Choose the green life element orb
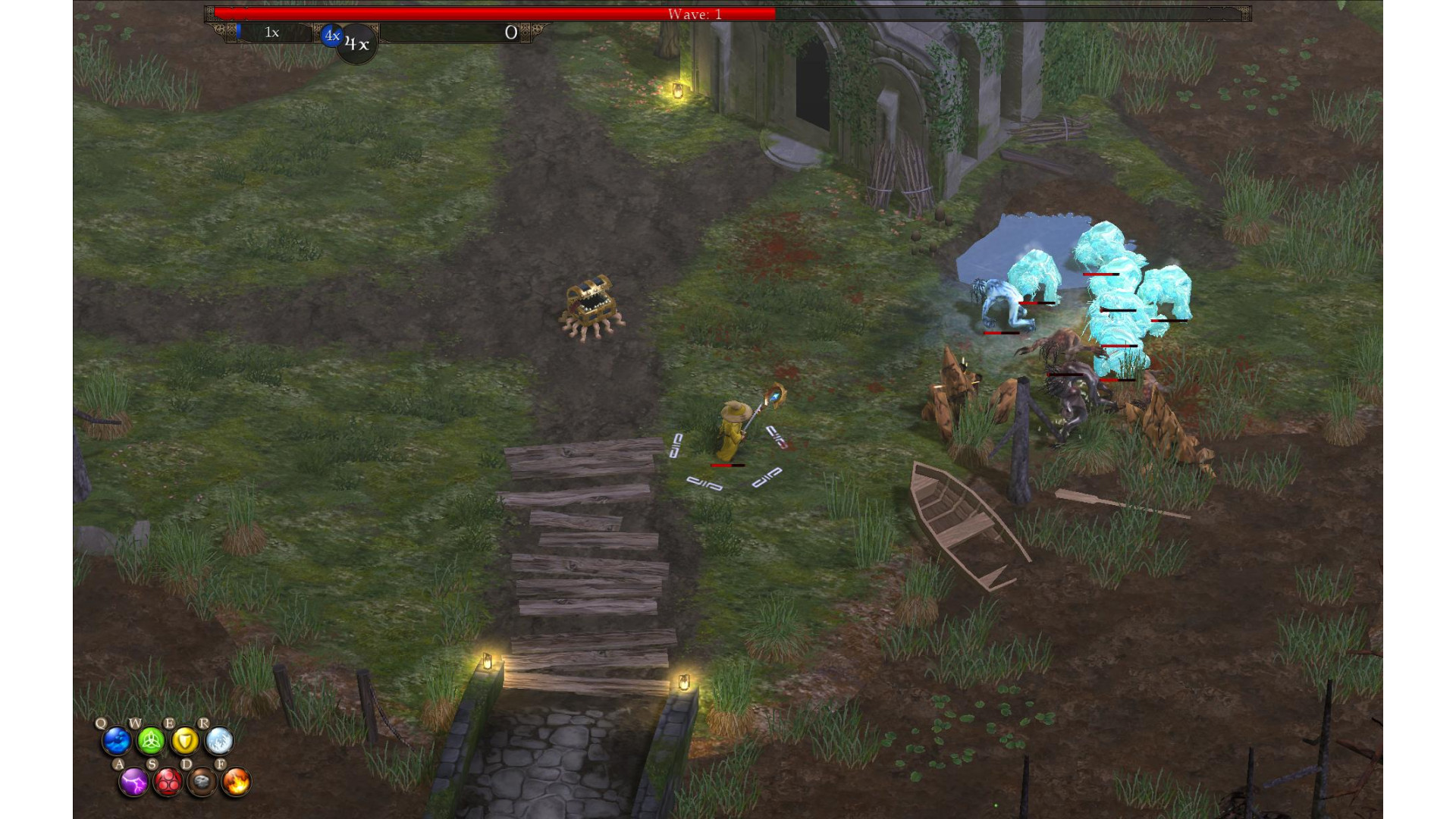The image size is (1456, 819). (151, 741)
